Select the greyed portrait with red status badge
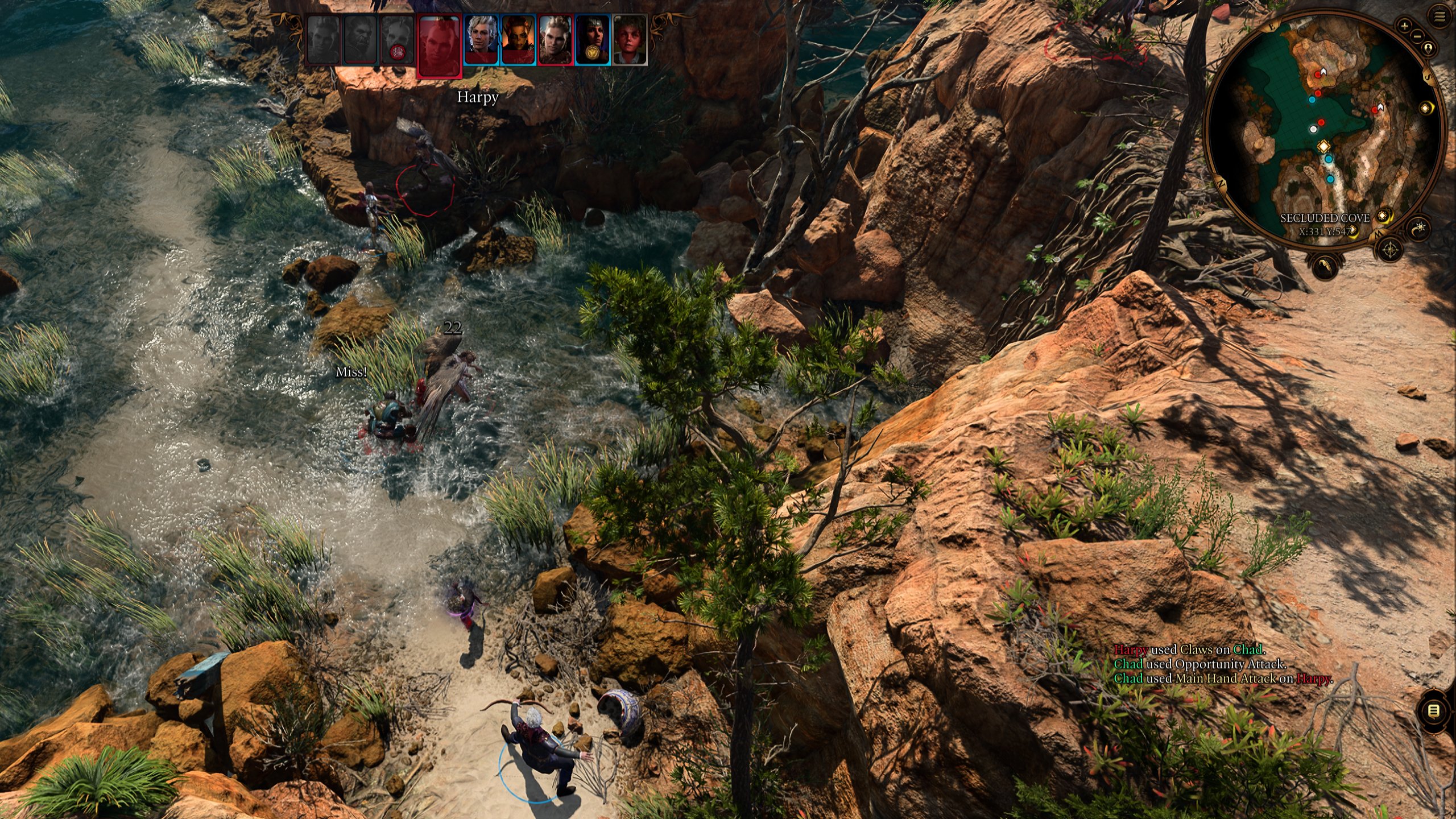The image size is (1456, 819). [398, 39]
